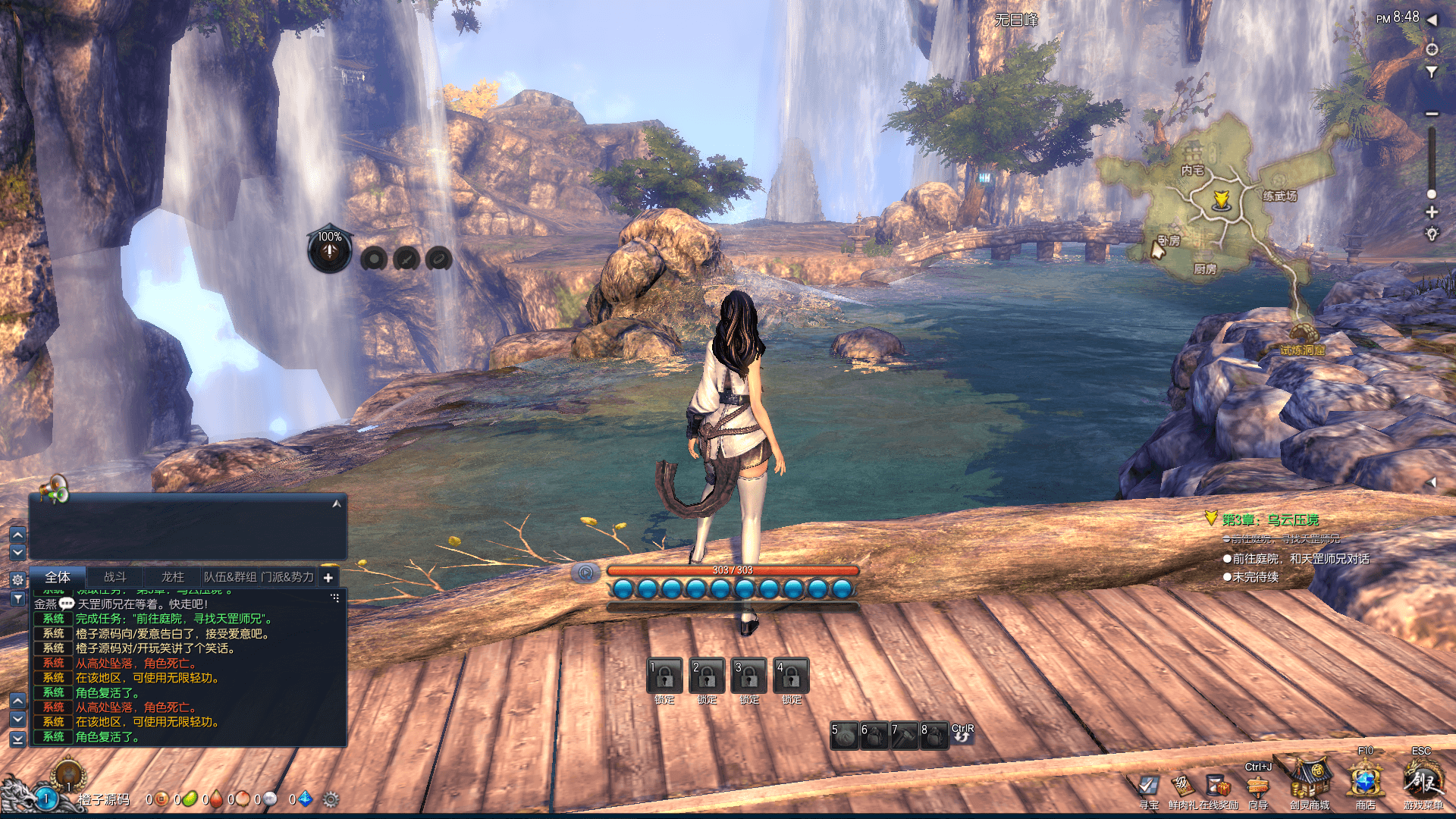The height and width of the screenshot is (819, 1456).
Task: Toggle the minimap lightbulb icon
Action: coord(1432,234)
